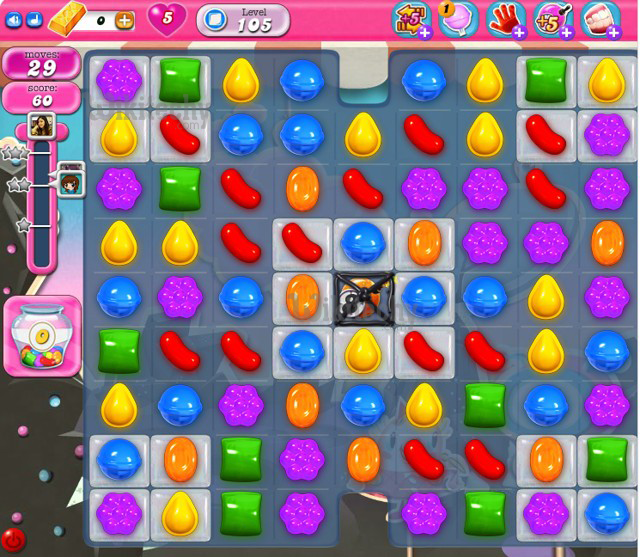Use the red hand free-switch booster
The image size is (640, 557).
[x=504, y=18]
